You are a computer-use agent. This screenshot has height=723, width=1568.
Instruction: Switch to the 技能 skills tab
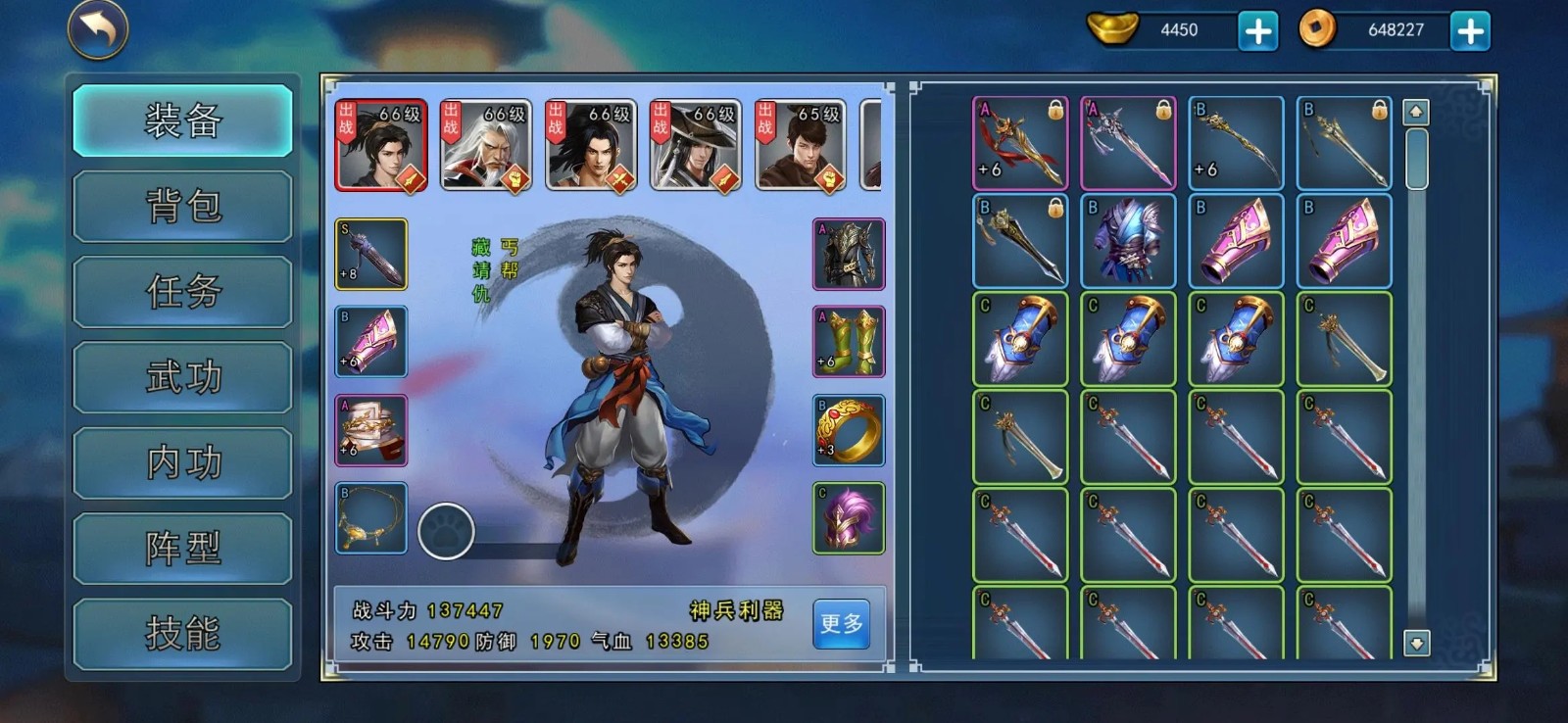click(182, 633)
